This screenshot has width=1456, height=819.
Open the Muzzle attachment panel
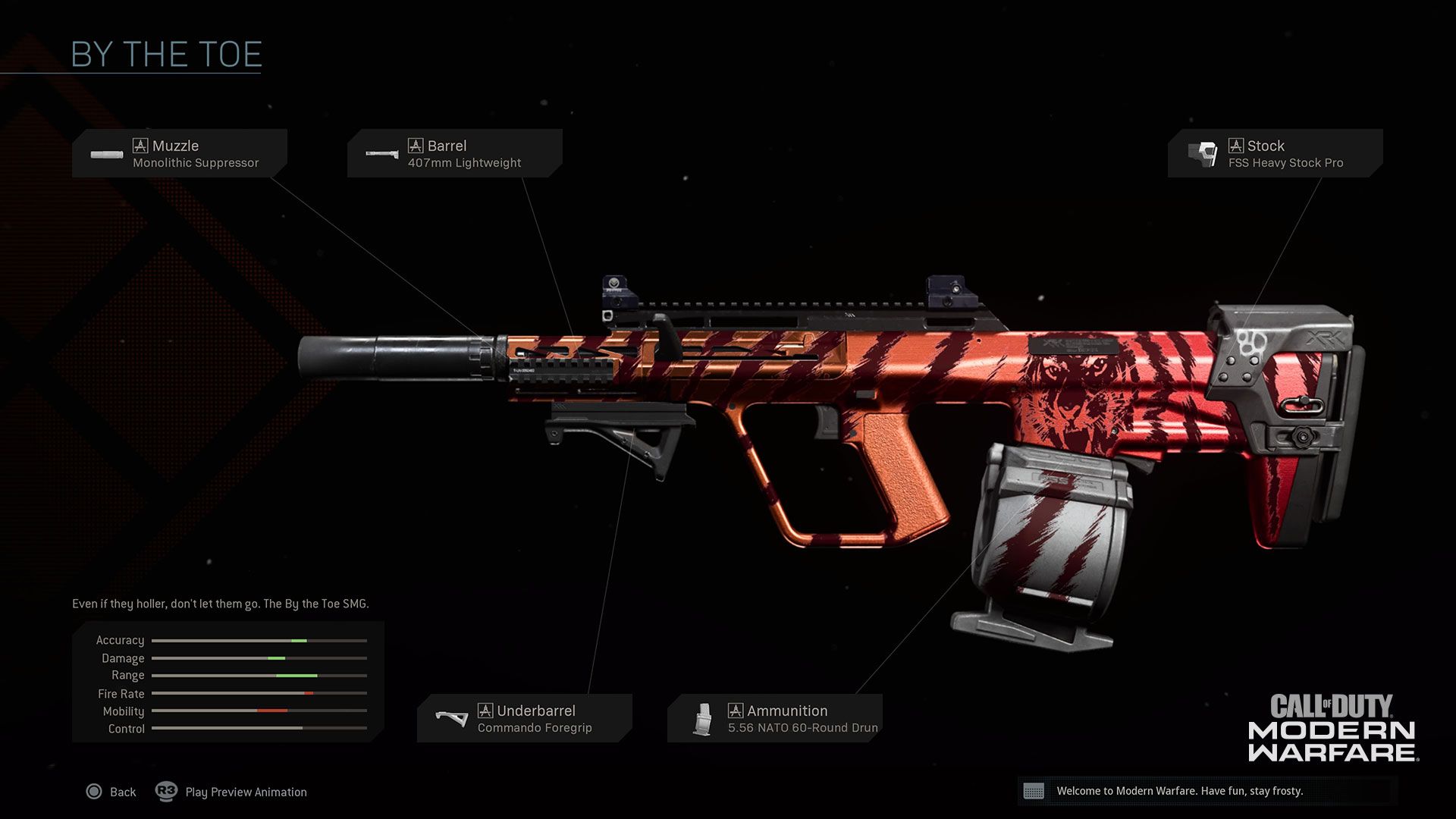coord(180,152)
